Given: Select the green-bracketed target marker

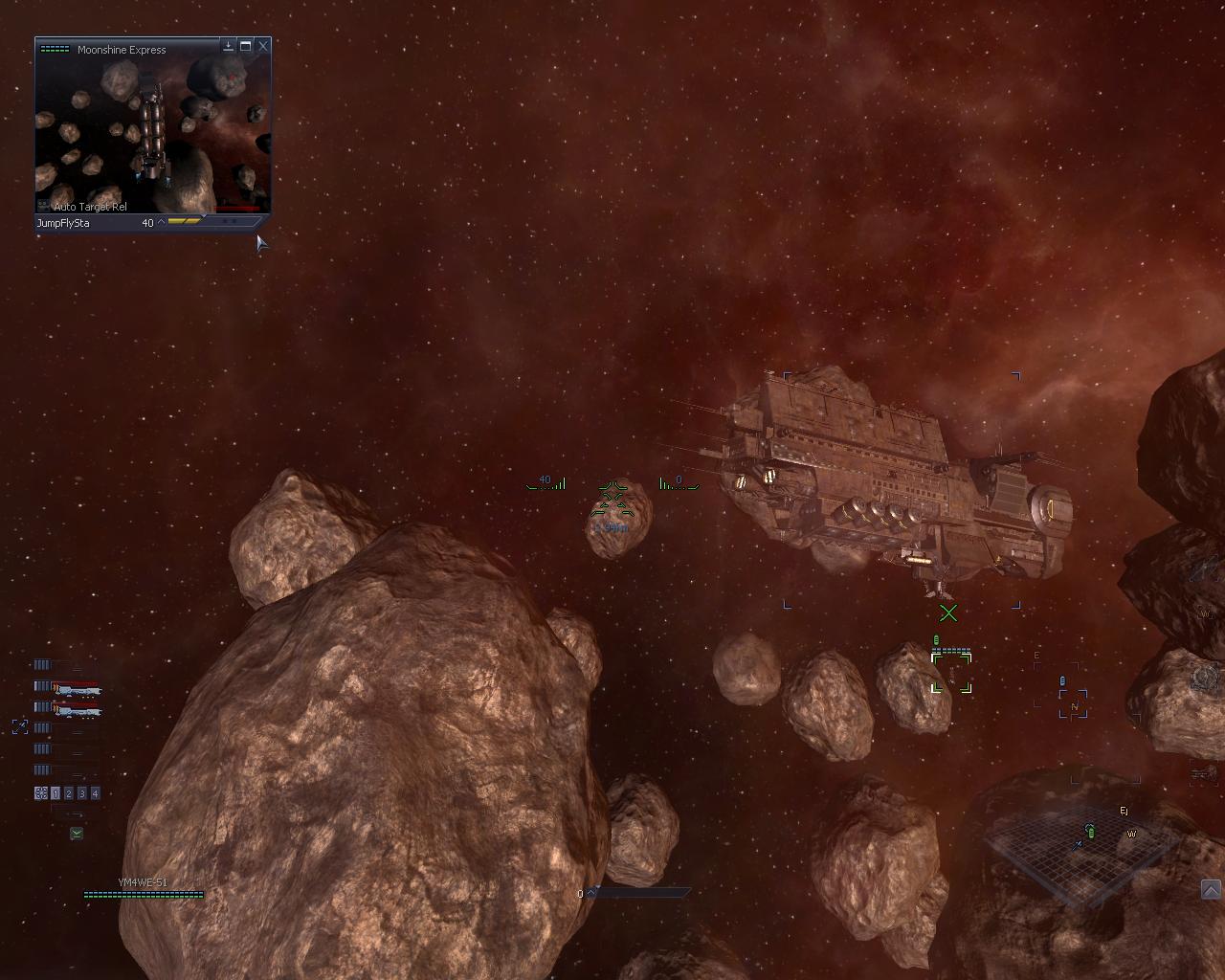Looking at the screenshot, I should pos(951,673).
